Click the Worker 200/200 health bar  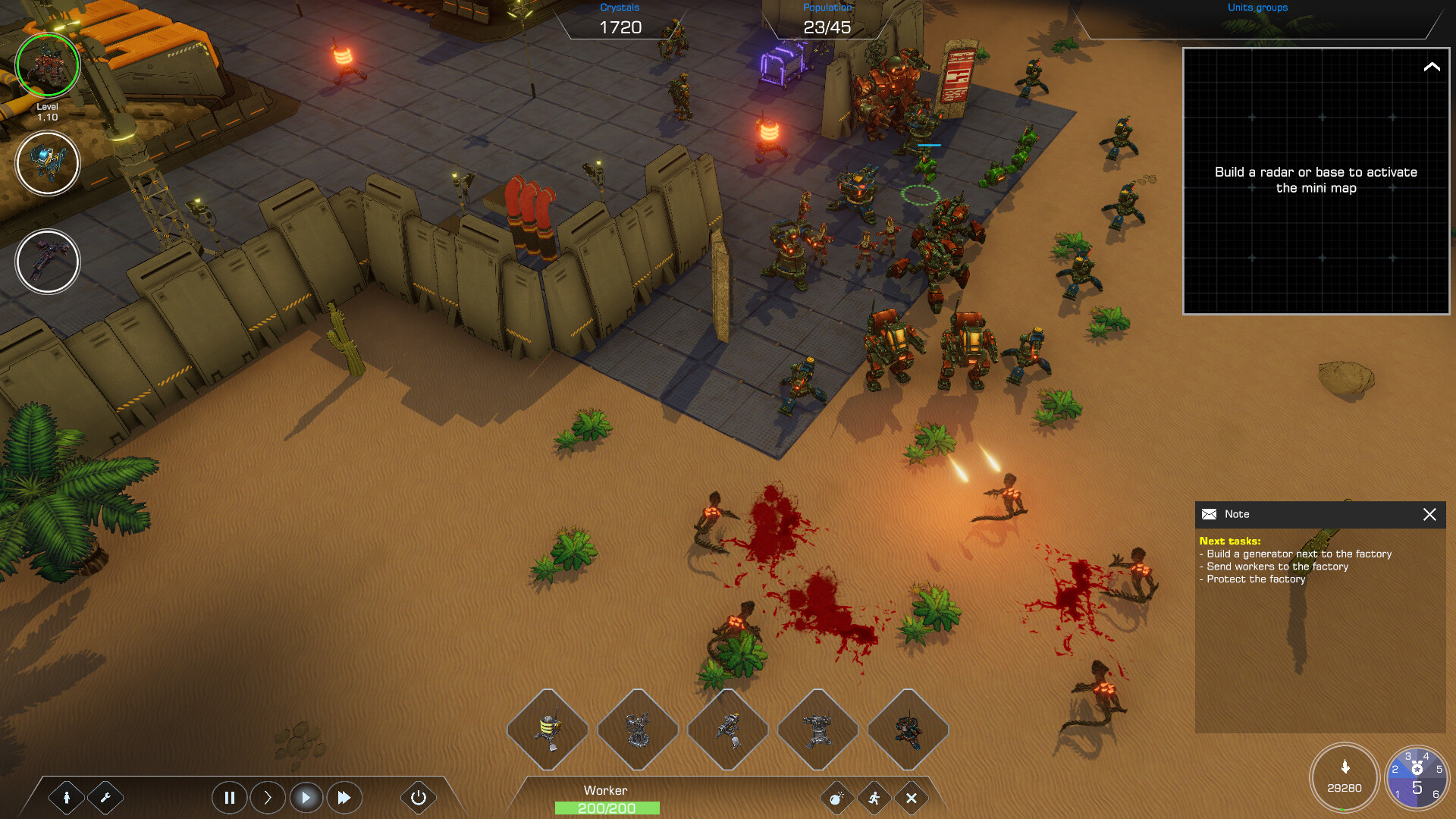(x=607, y=808)
